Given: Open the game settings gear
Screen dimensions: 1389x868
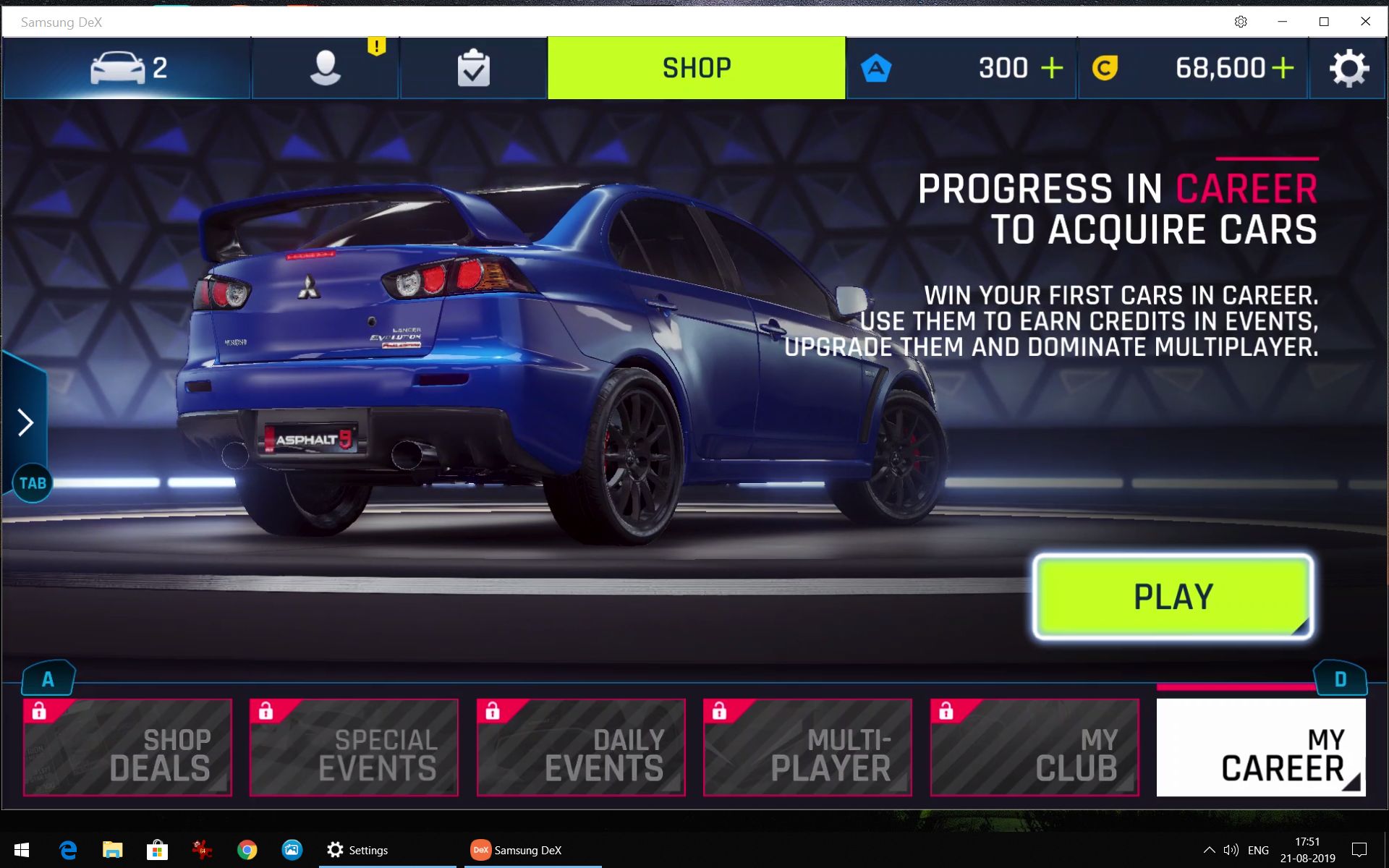Looking at the screenshot, I should pos(1348,68).
